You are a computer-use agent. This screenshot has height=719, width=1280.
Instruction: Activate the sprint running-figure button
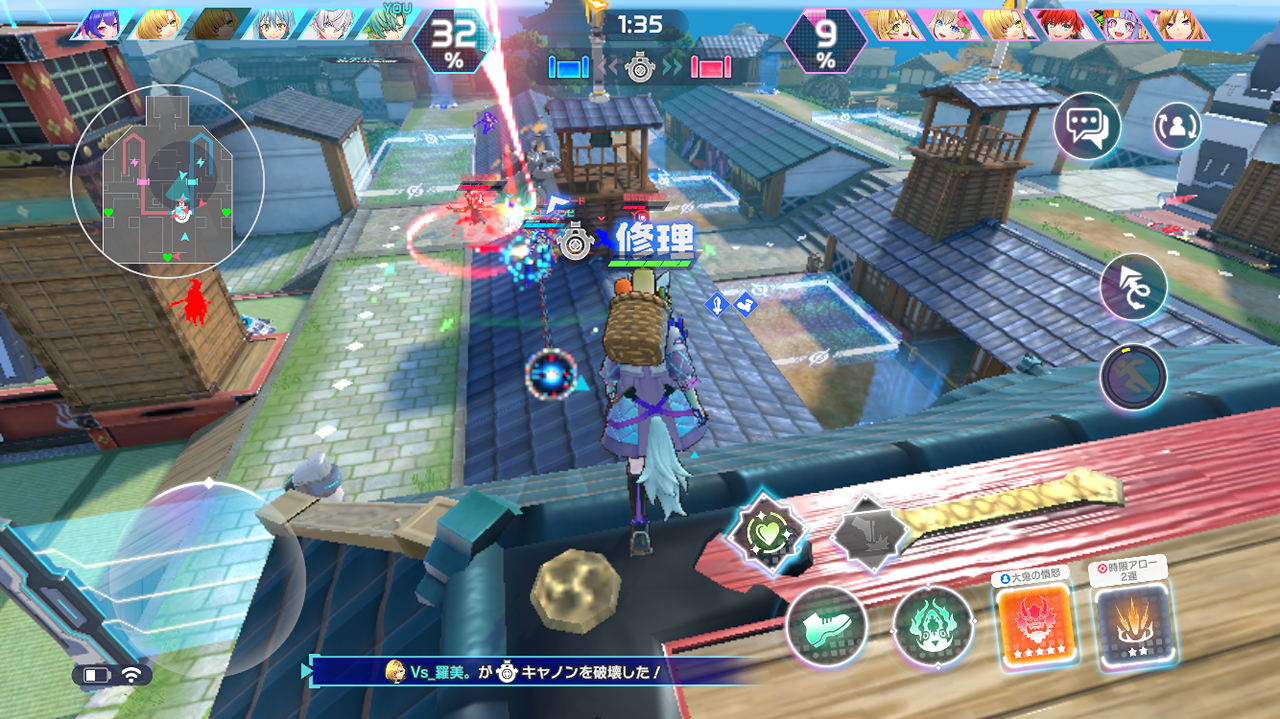(1133, 376)
